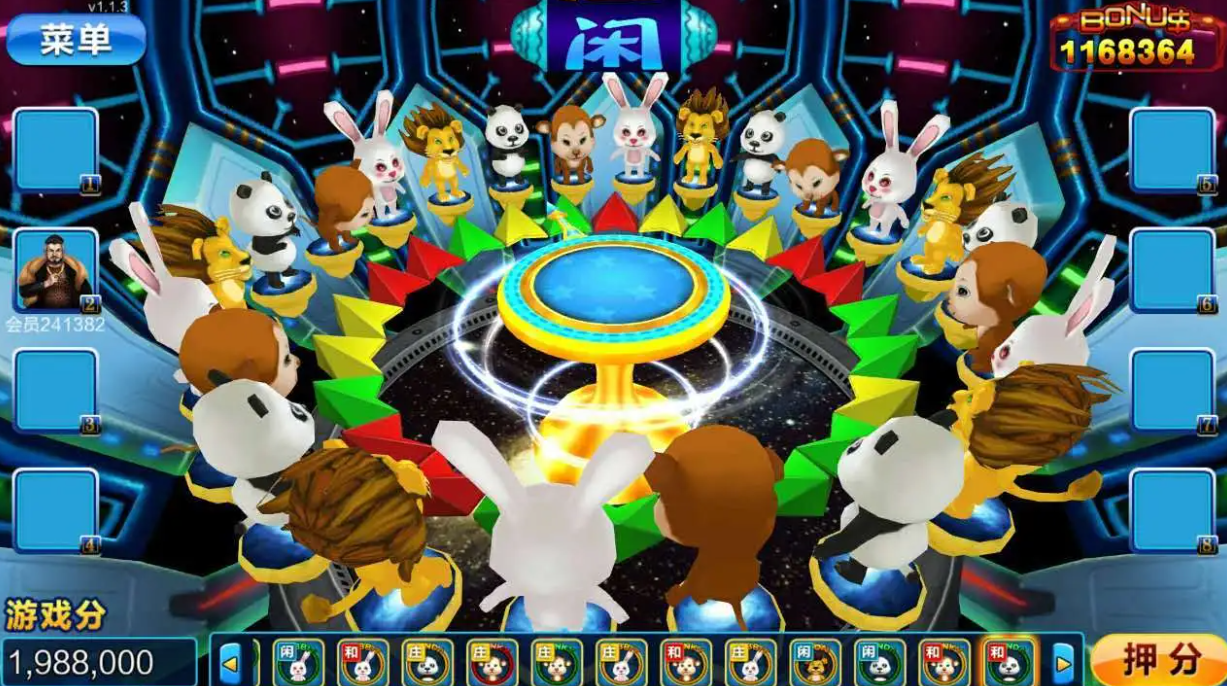The image size is (1227, 686).
Task: Pick the empty seat numbered 6
Action: pyautogui.click(x=1172, y=270)
